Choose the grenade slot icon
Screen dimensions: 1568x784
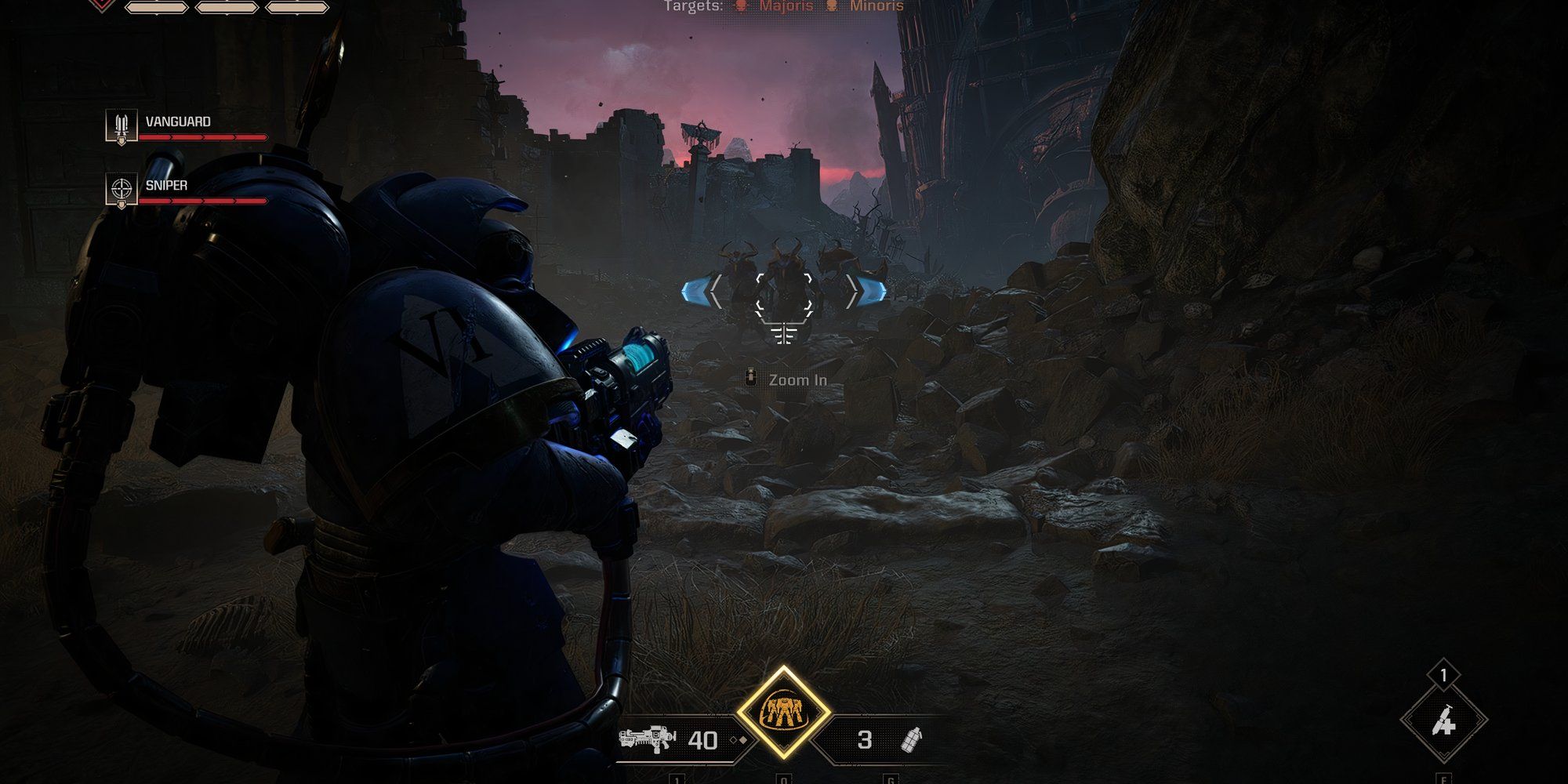pos(912,740)
